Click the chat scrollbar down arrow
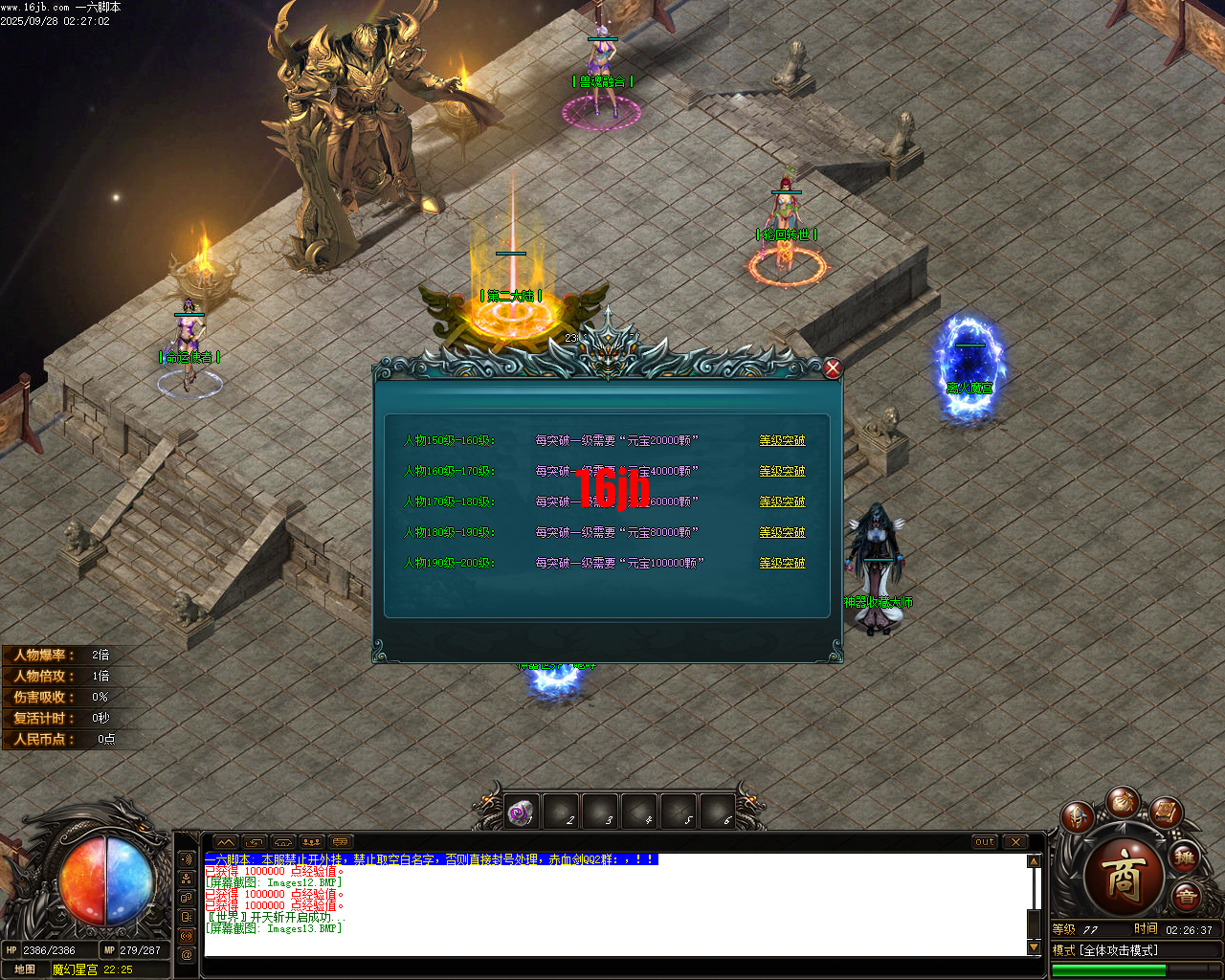The width and height of the screenshot is (1225, 980). coord(1034,946)
